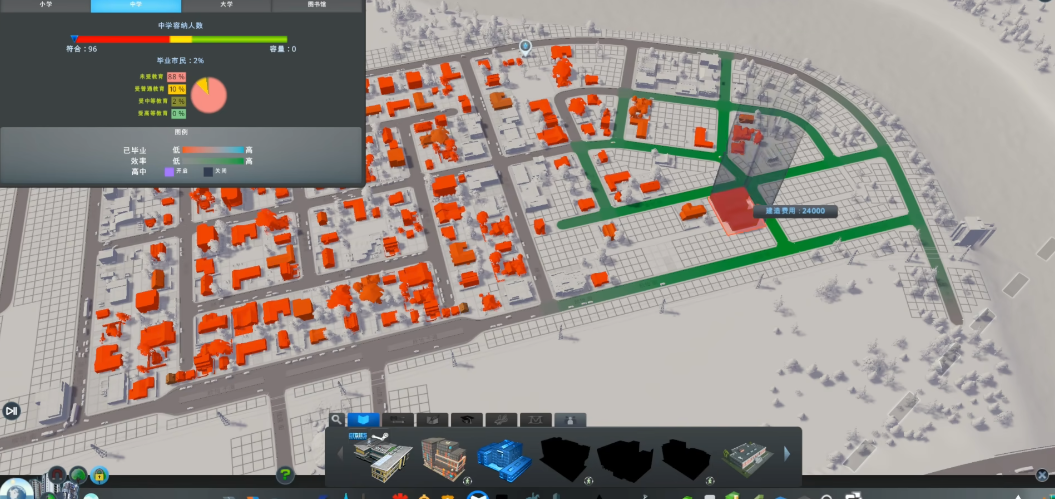Select the orange brick school building thumbnail
Viewport: 1055px width, 499px height.
tap(444, 458)
